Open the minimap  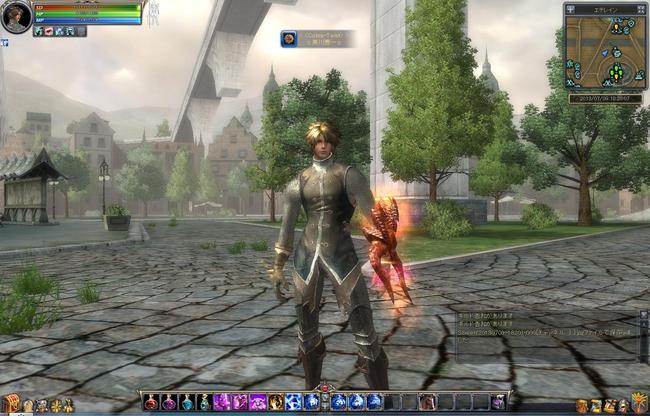[x=606, y=52]
